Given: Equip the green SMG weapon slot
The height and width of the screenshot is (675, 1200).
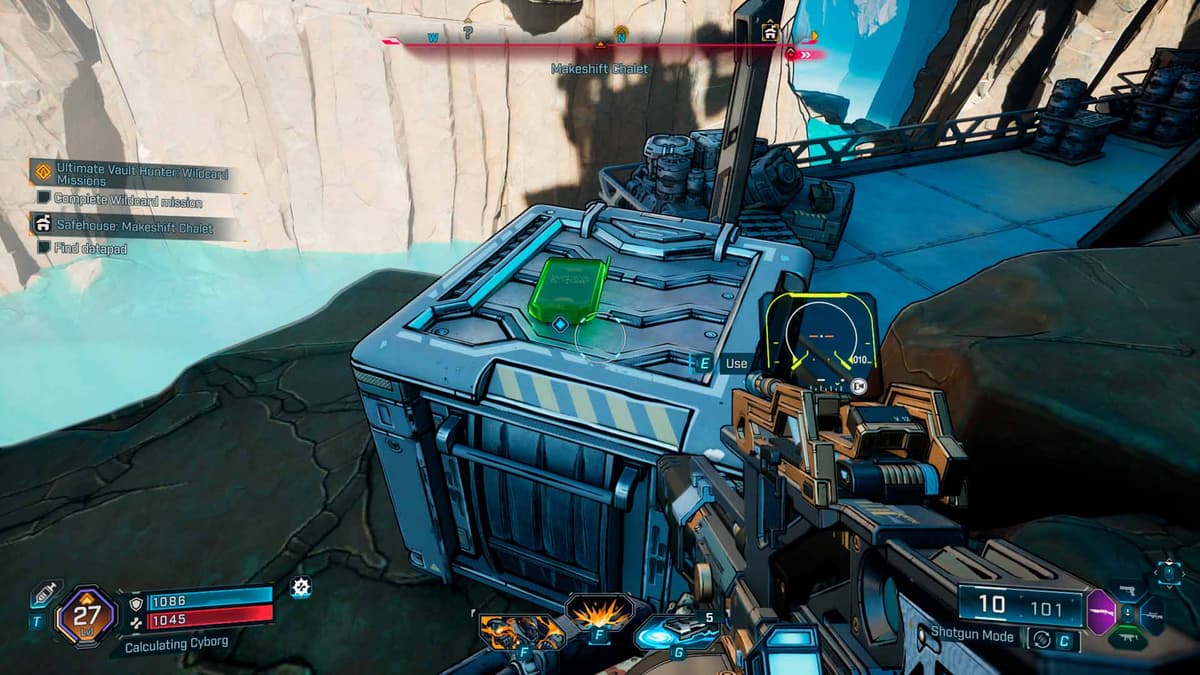Looking at the screenshot, I should 1128,635.
